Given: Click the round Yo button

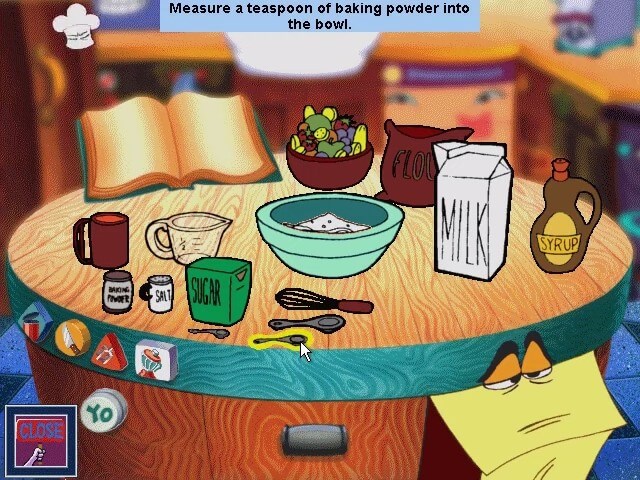Looking at the screenshot, I should tap(102, 410).
